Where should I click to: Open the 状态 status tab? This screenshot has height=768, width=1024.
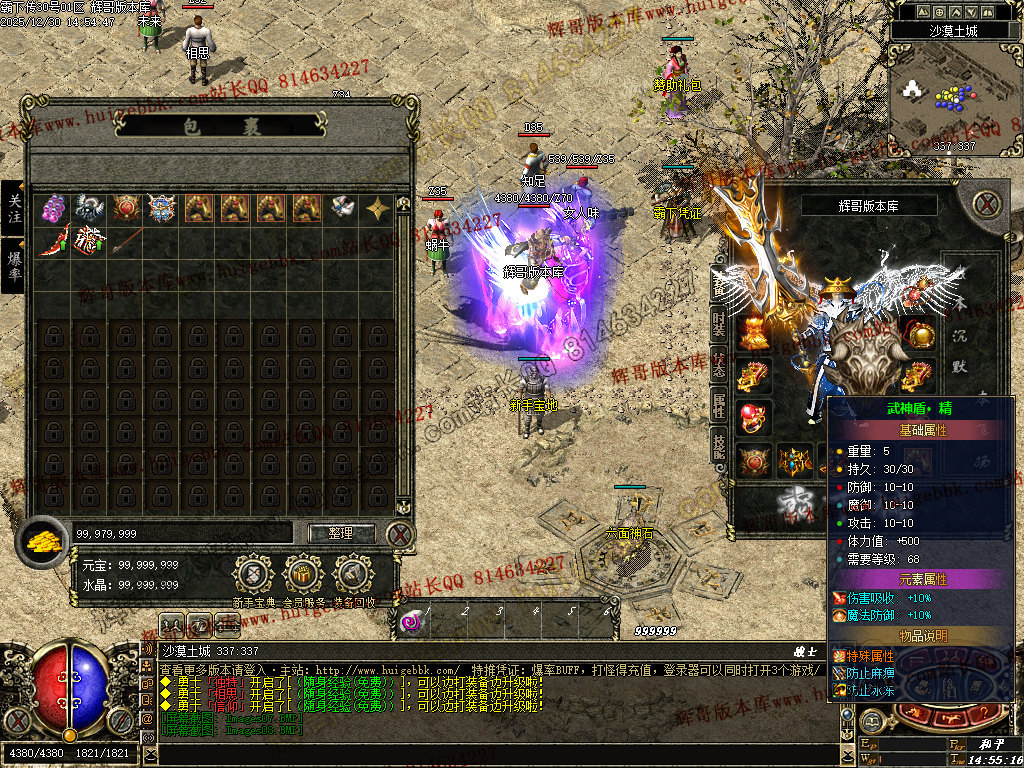click(719, 365)
